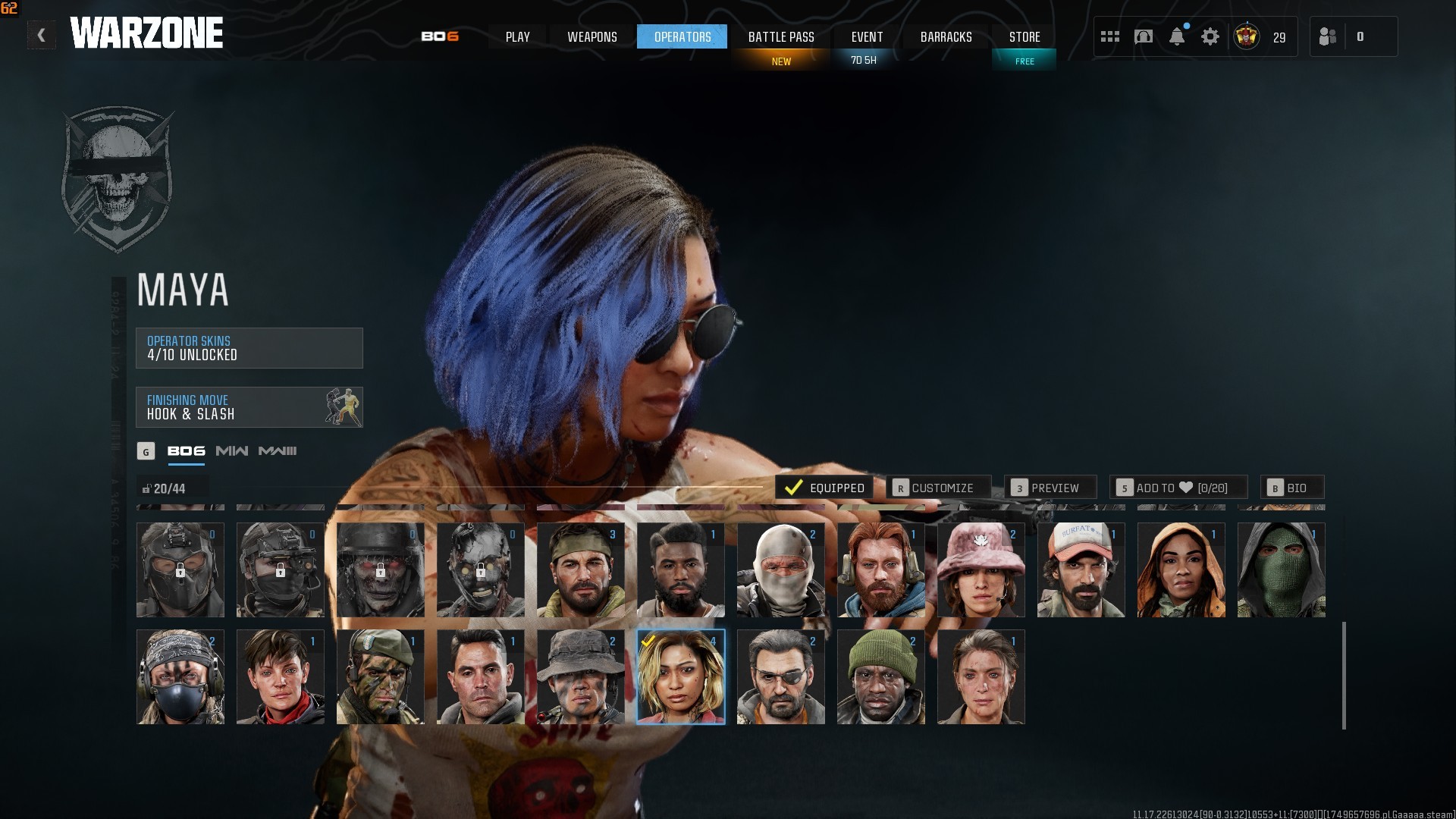Preview the selected operator
The height and width of the screenshot is (819, 1456).
(x=1050, y=488)
